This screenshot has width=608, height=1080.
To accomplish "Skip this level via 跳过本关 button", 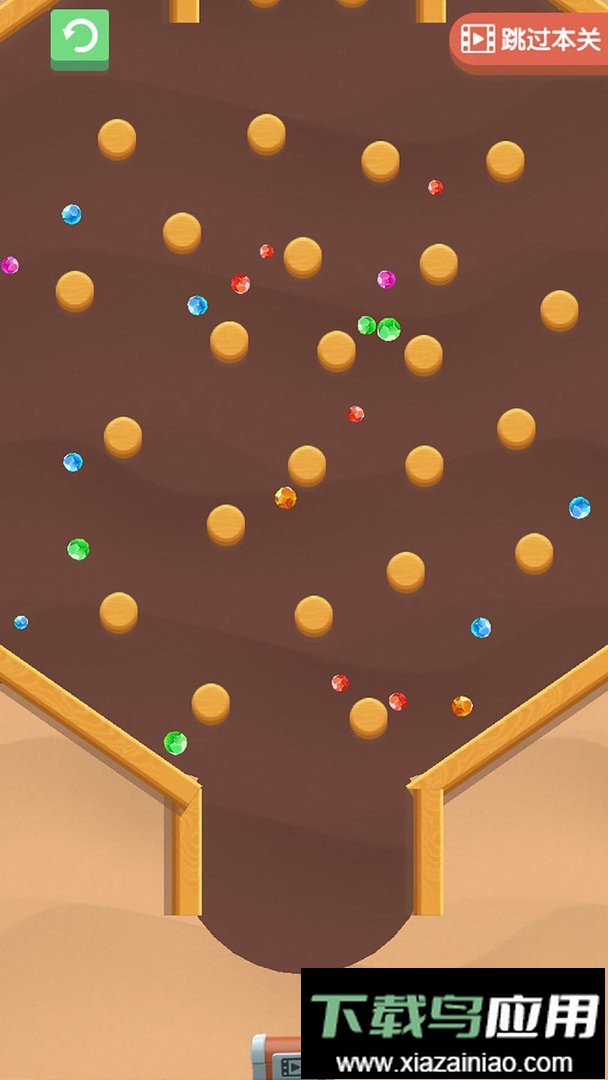I will click(x=530, y=40).
